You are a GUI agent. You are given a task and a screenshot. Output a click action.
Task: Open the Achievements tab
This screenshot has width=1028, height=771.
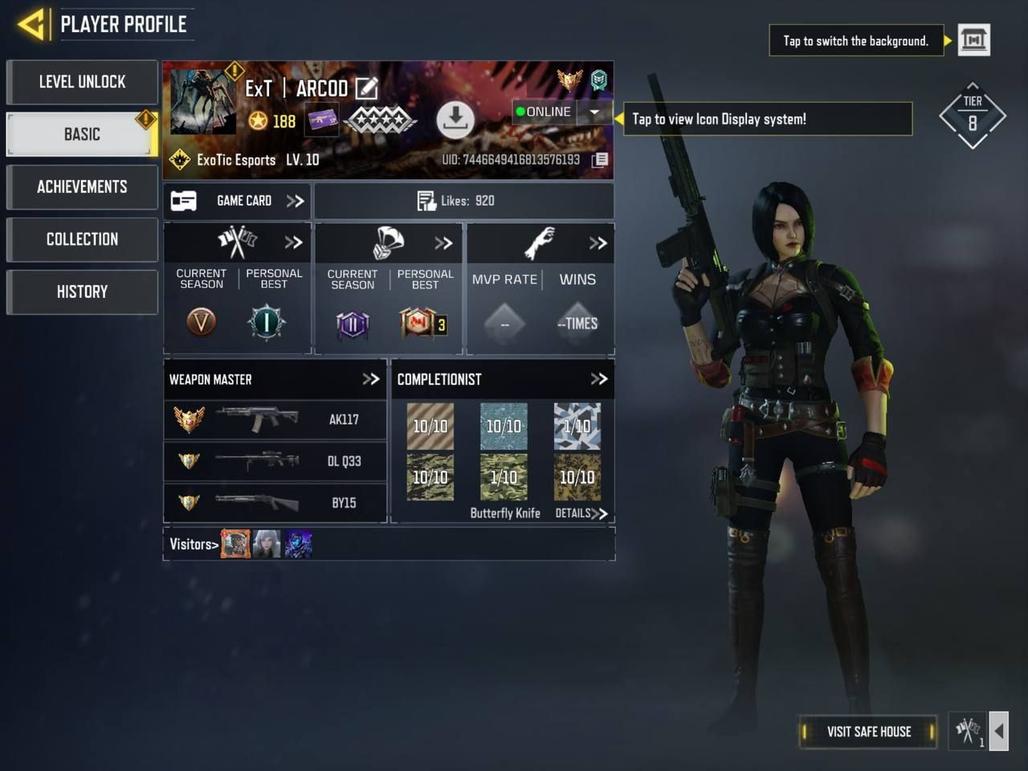82,187
